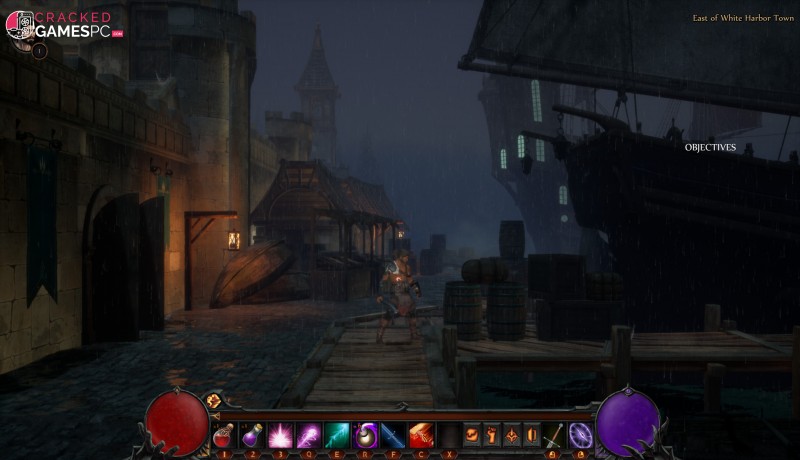Open the Objectives tracker

pos(710,147)
